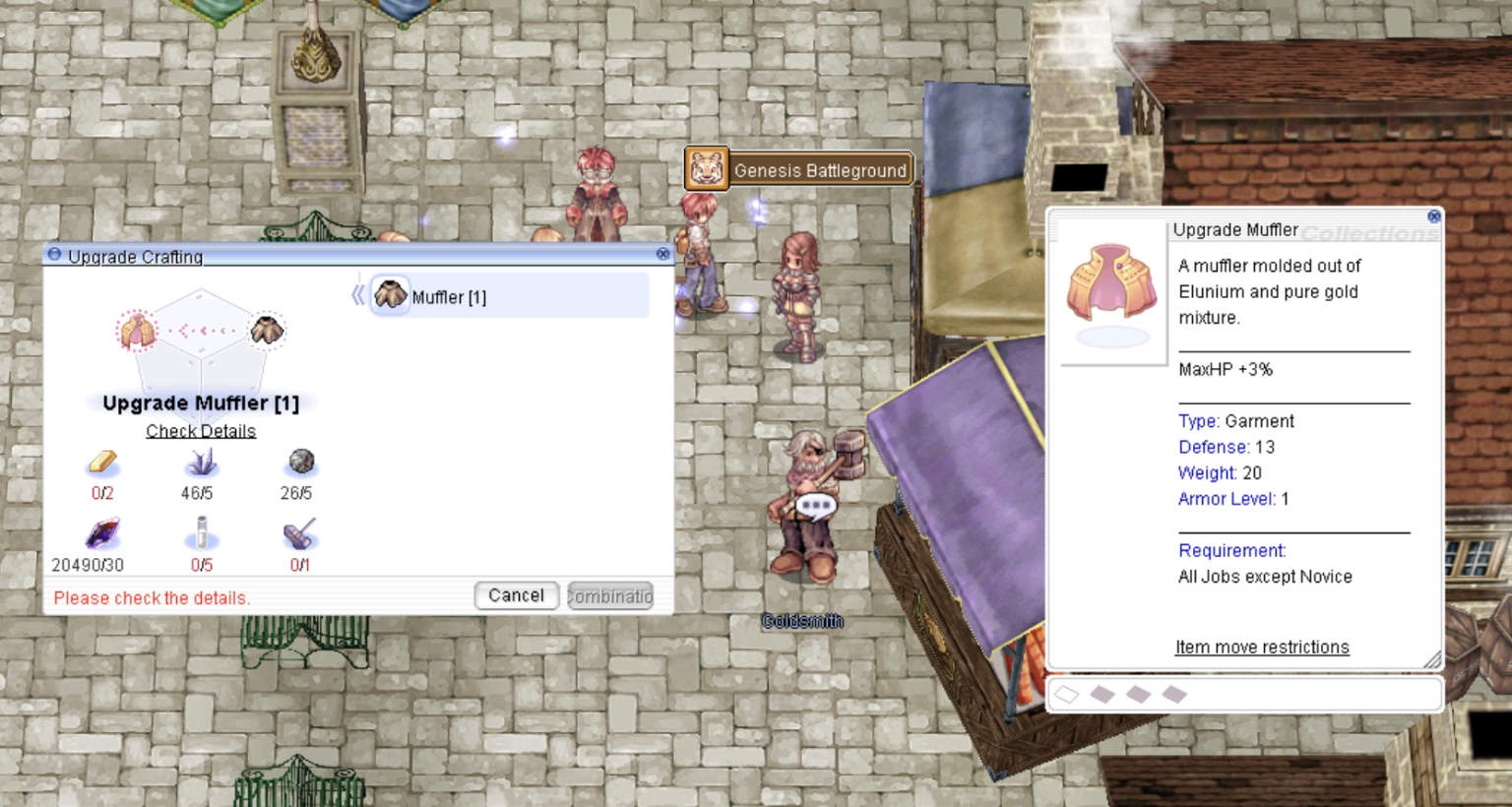Open the Check Details link
This screenshot has height=807, width=1512.
pos(201,431)
